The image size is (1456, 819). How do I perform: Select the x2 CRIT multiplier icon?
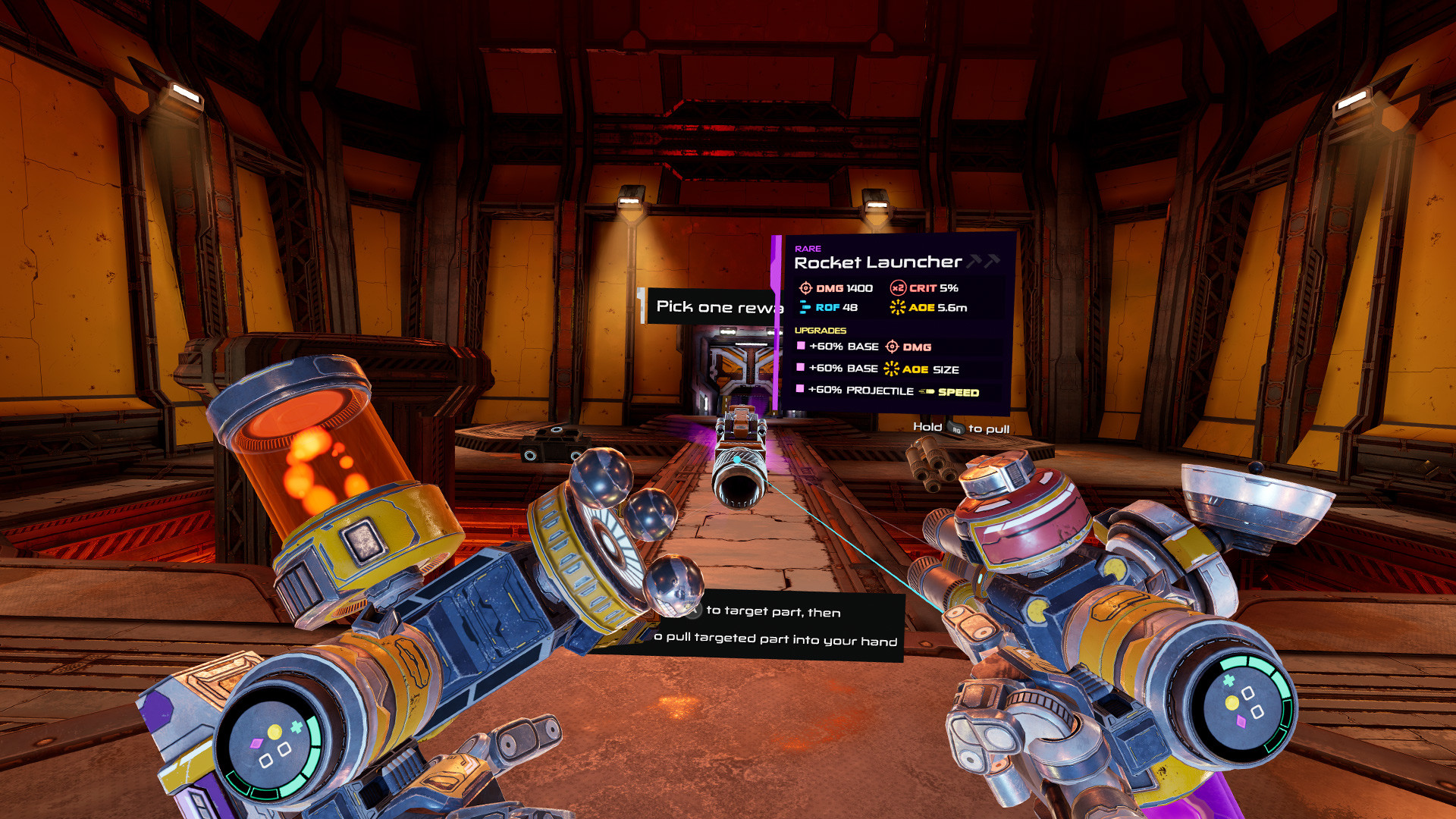898,288
